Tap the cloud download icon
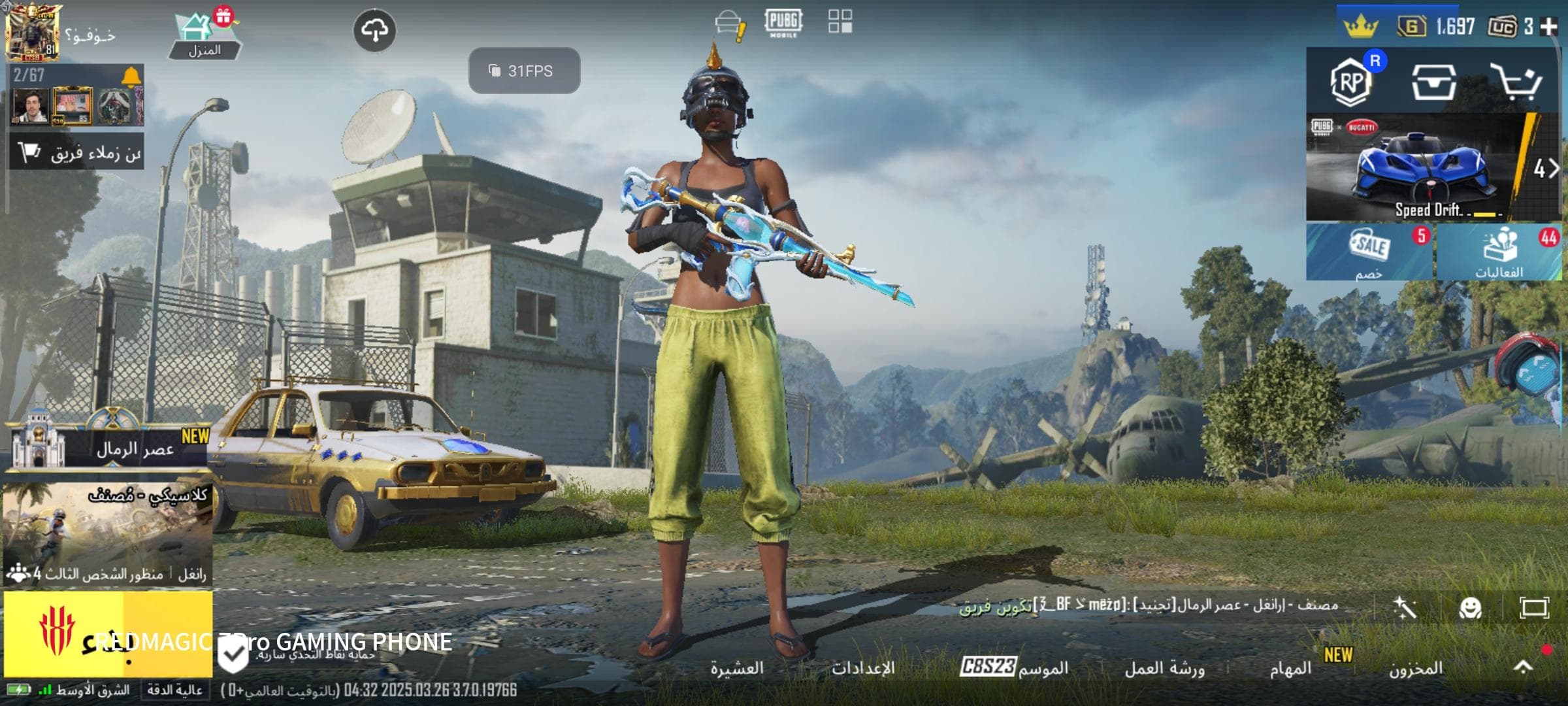Image resolution: width=1568 pixels, height=706 pixels. point(374,30)
